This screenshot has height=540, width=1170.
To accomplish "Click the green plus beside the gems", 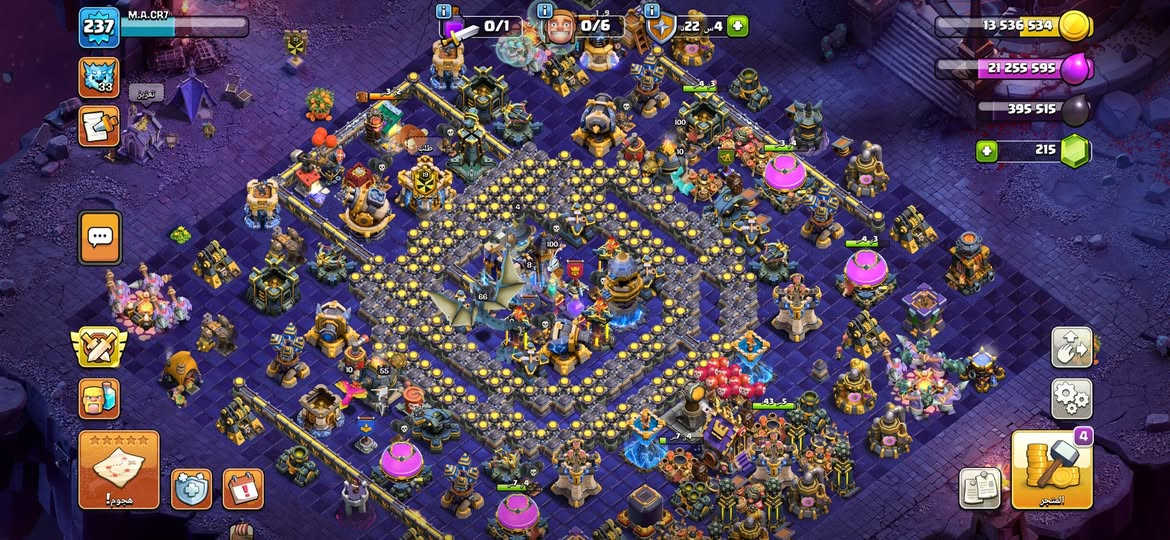I will (x=988, y=151).
